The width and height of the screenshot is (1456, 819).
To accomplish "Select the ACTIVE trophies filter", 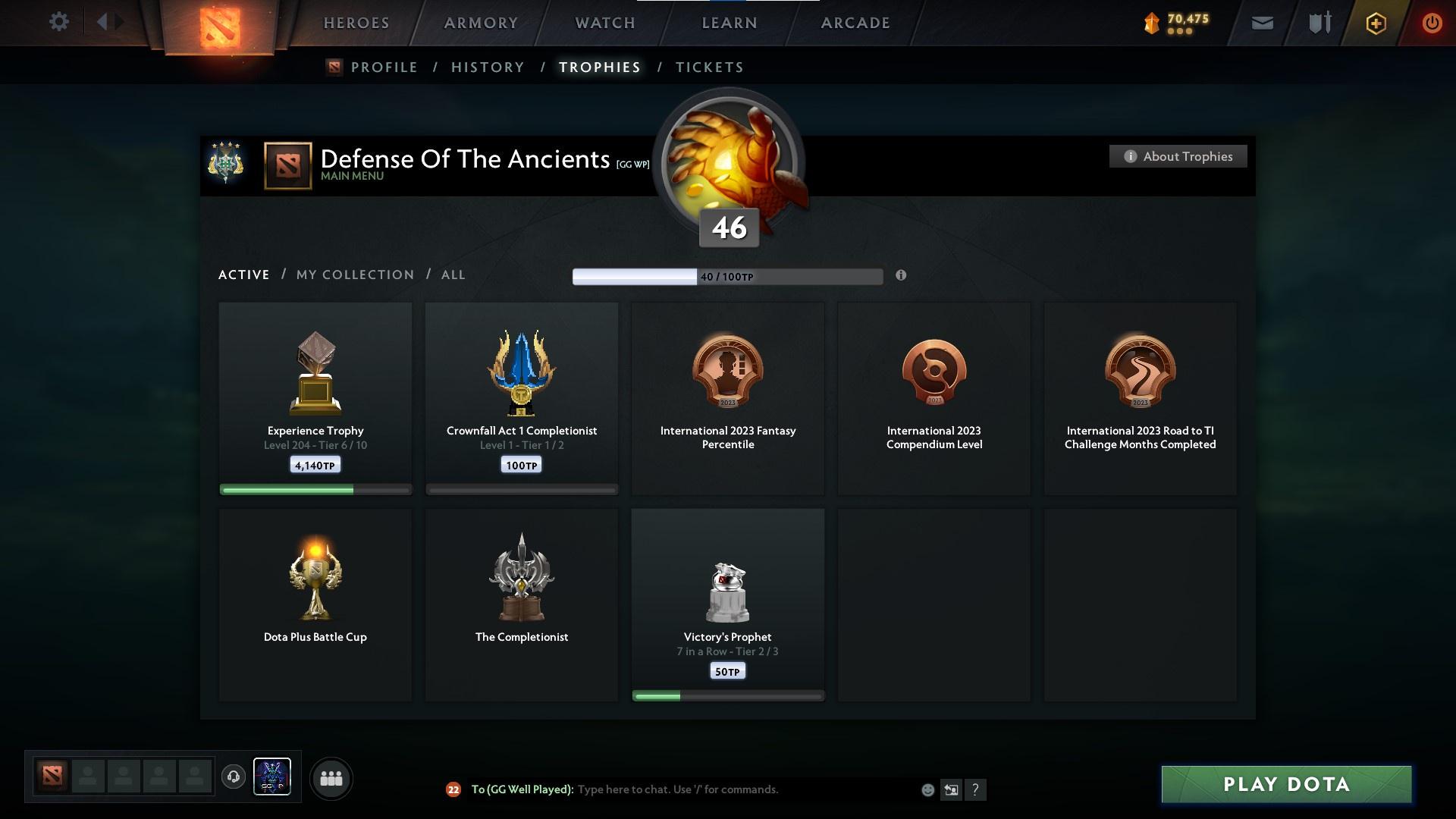I will [243, 275].
